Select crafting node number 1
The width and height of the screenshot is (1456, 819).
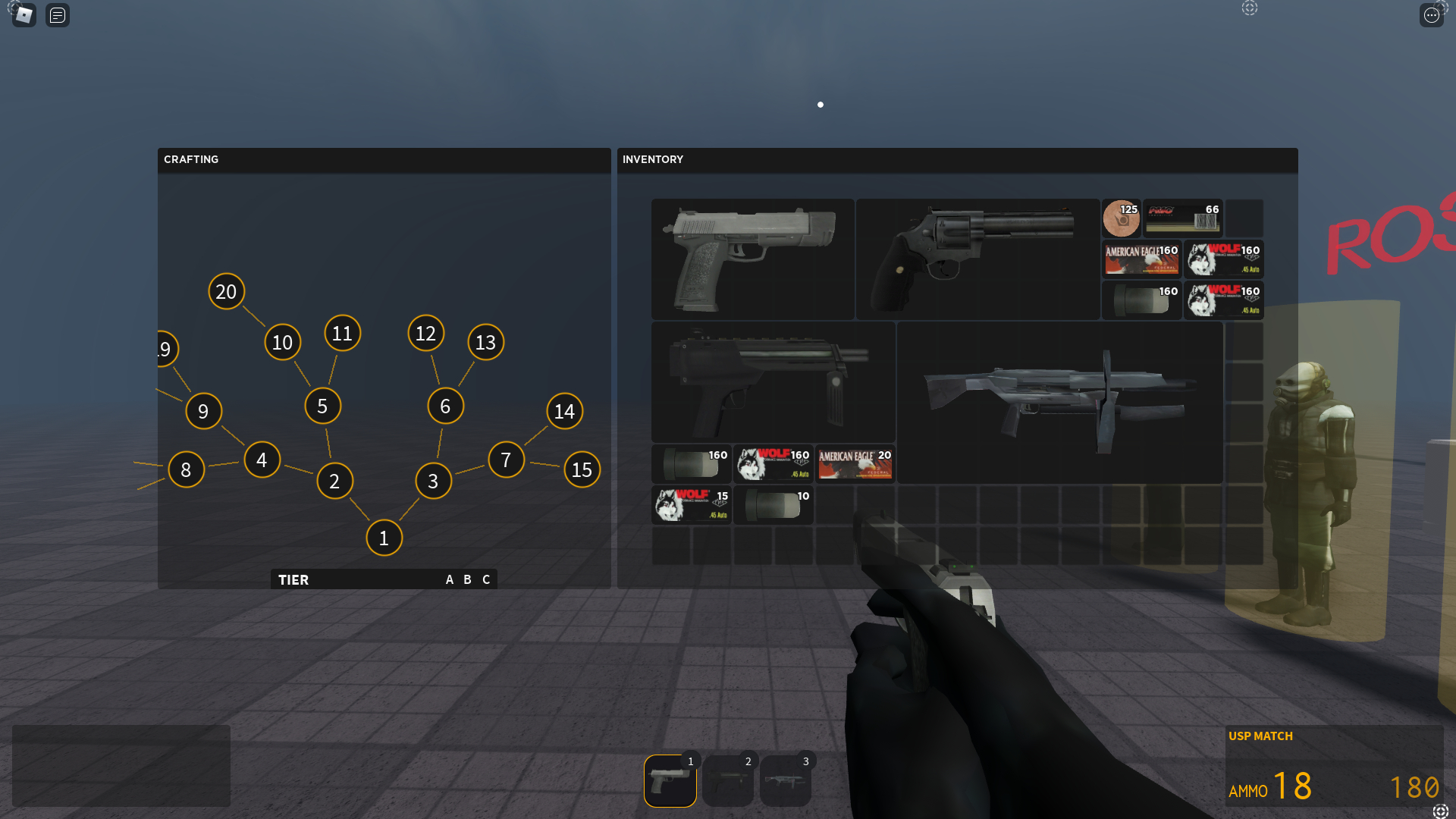click(x=384, y=538)
